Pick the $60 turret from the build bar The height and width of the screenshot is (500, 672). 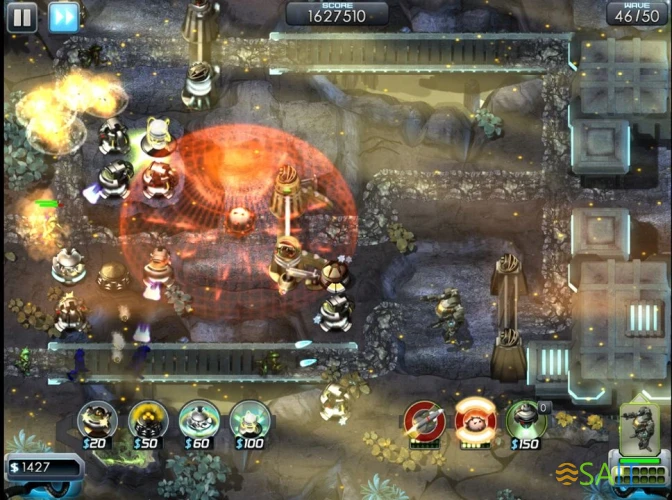point(198,421)
